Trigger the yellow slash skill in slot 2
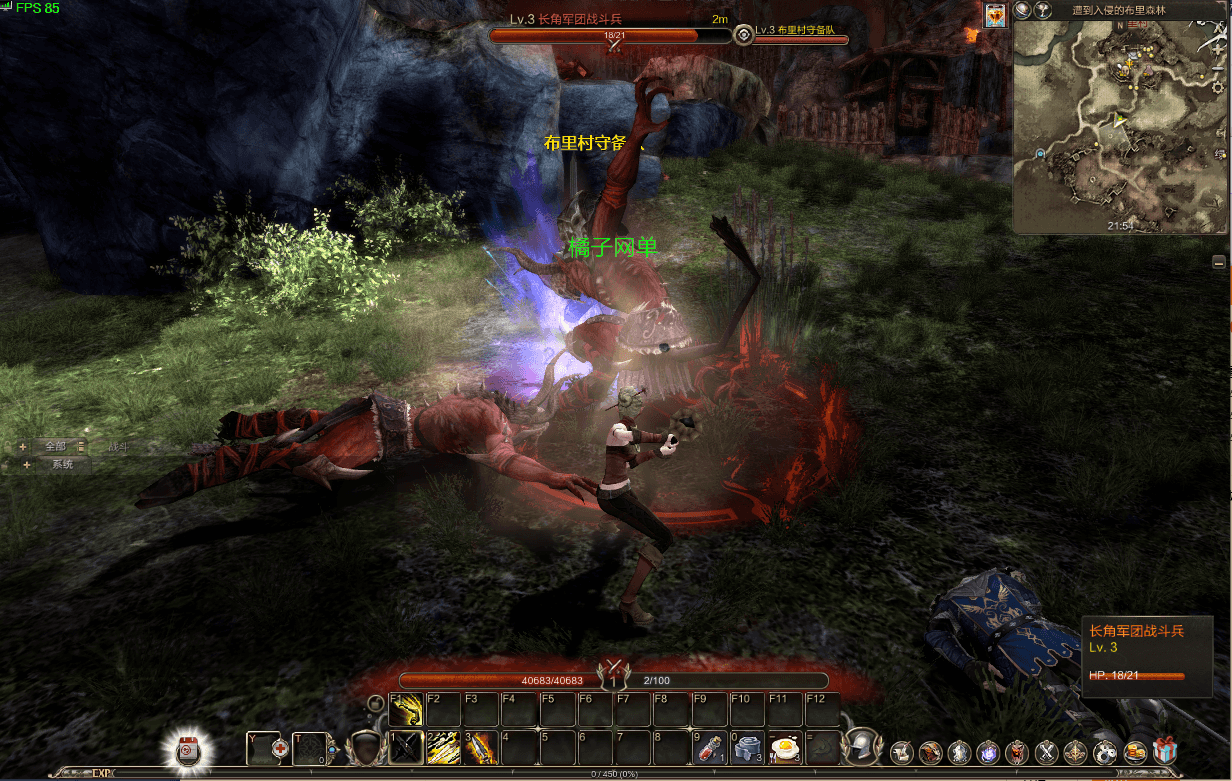The height and width of the screenshot is (781, 1232). click(443, 747)
